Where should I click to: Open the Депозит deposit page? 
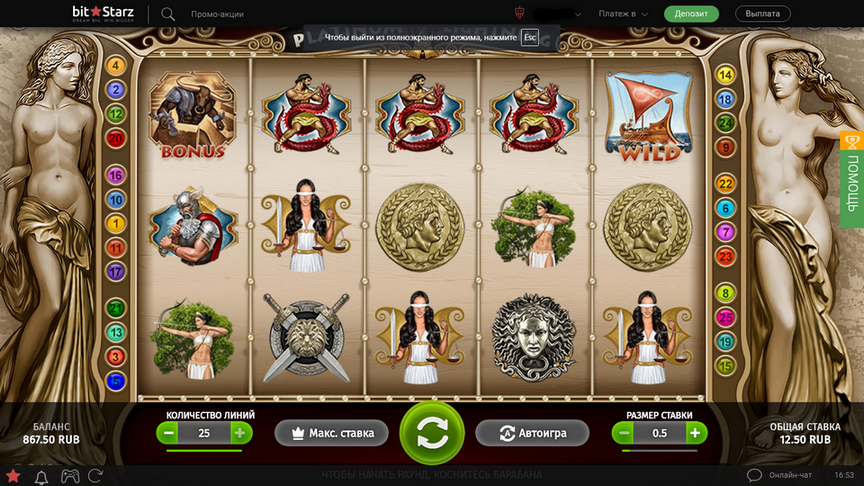[691, 14]
